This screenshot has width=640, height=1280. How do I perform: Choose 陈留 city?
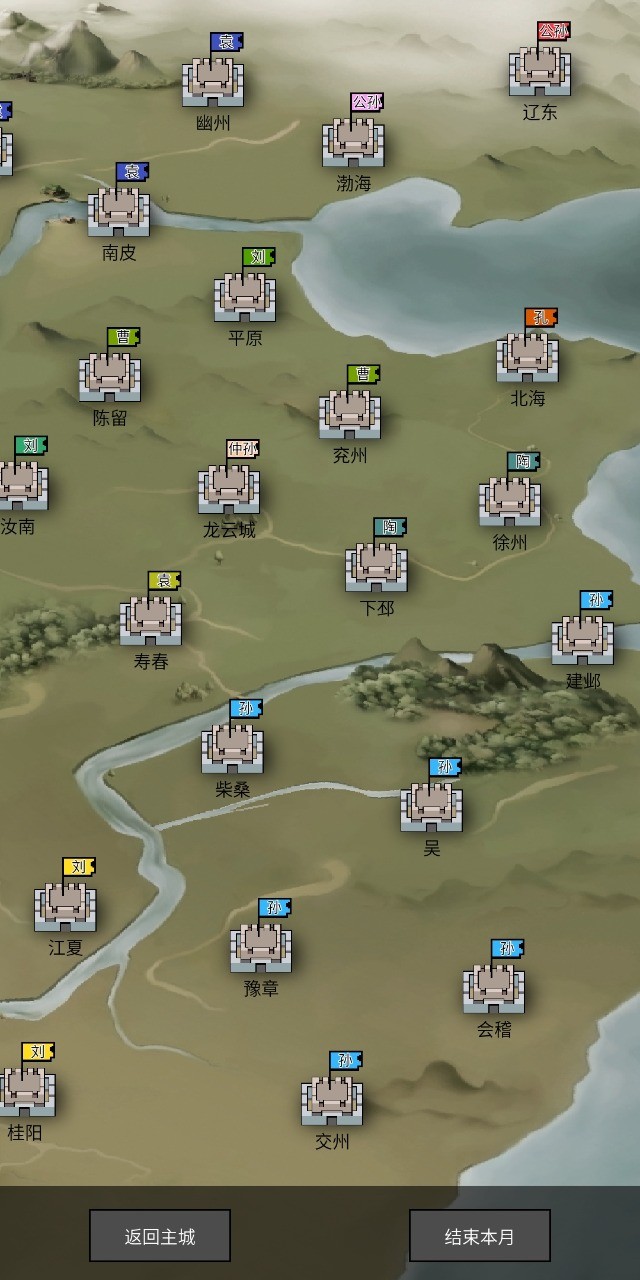click(x=110, y=377)
